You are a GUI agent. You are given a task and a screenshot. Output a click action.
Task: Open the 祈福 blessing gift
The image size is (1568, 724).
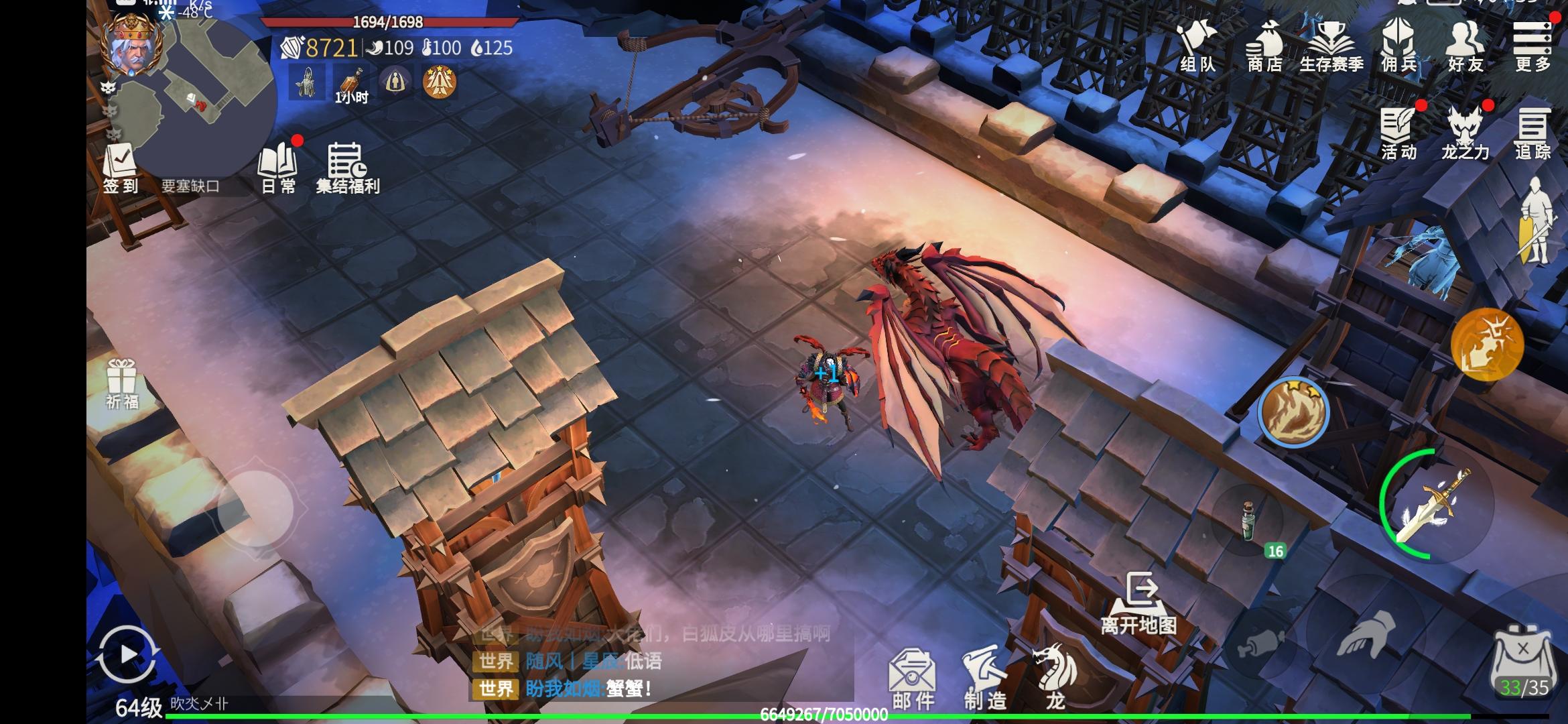(121, 383)
